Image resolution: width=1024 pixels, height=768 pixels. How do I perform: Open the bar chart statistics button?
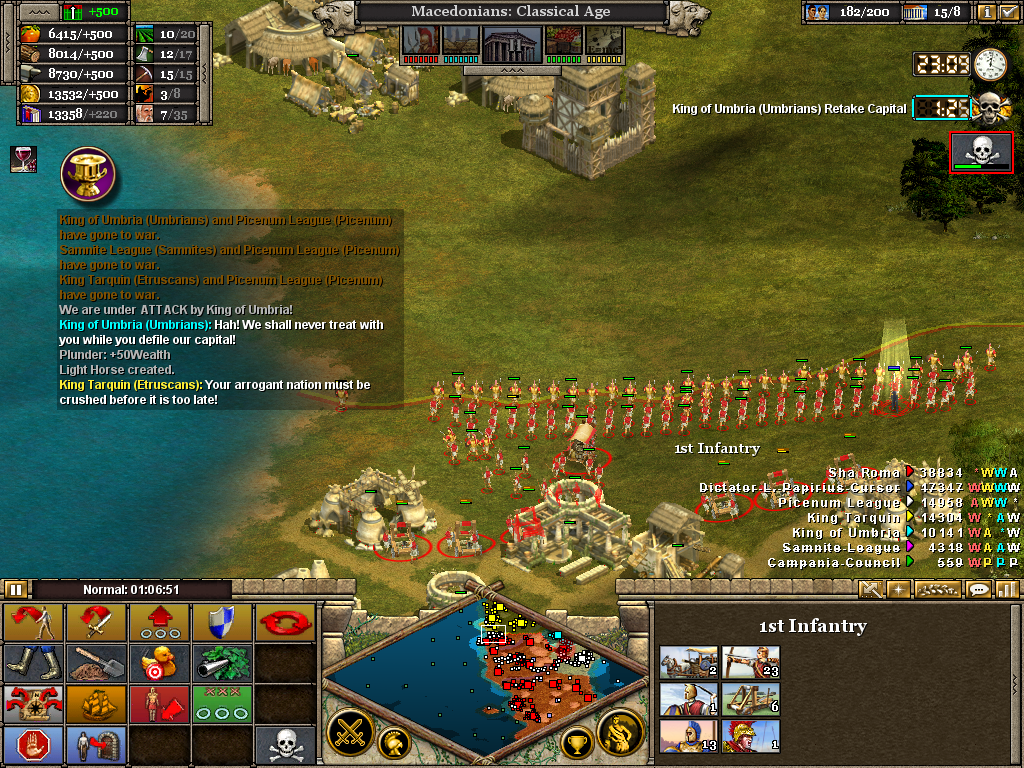click(x=1007, y=589)
